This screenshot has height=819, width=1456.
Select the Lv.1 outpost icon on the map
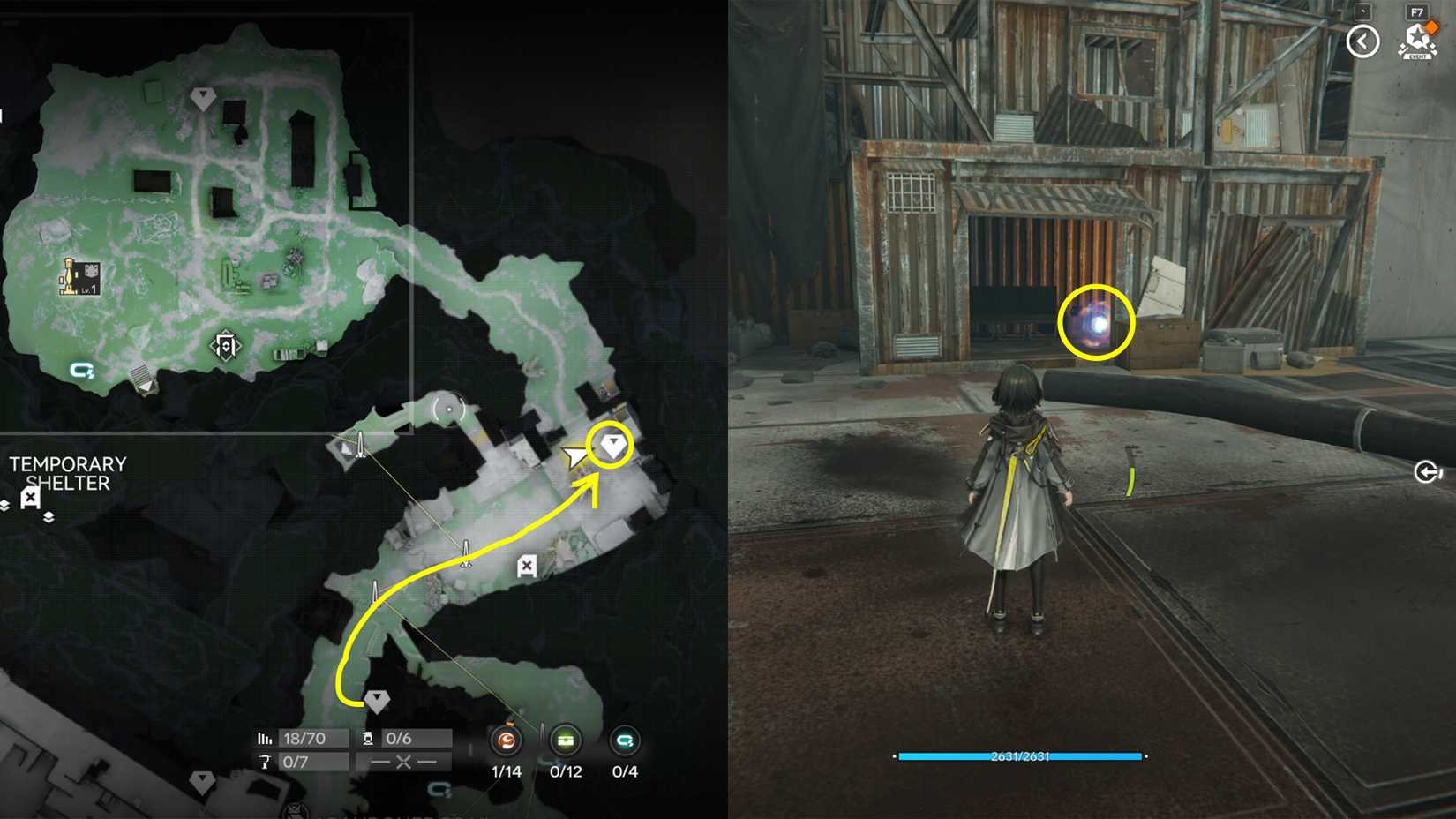[79, 278]
